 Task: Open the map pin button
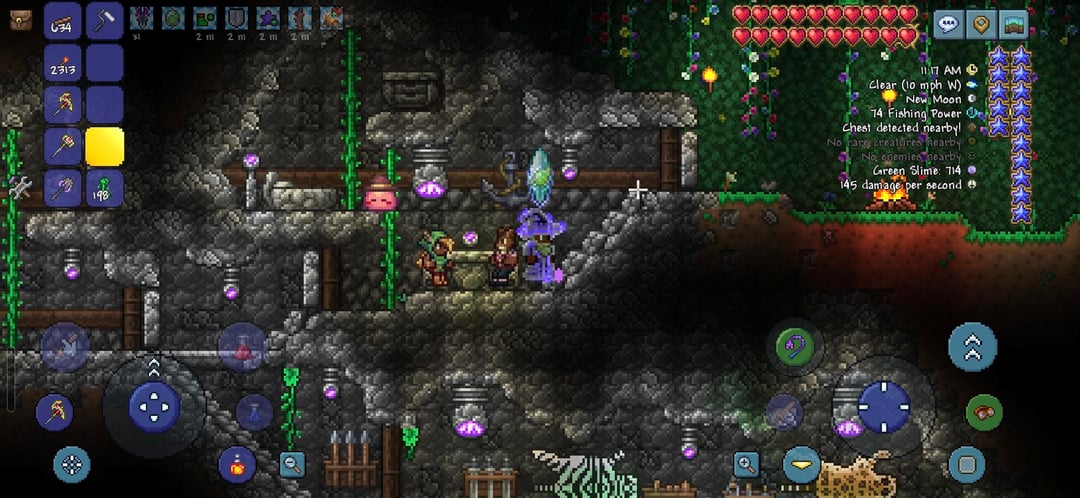tap(981, 24)
